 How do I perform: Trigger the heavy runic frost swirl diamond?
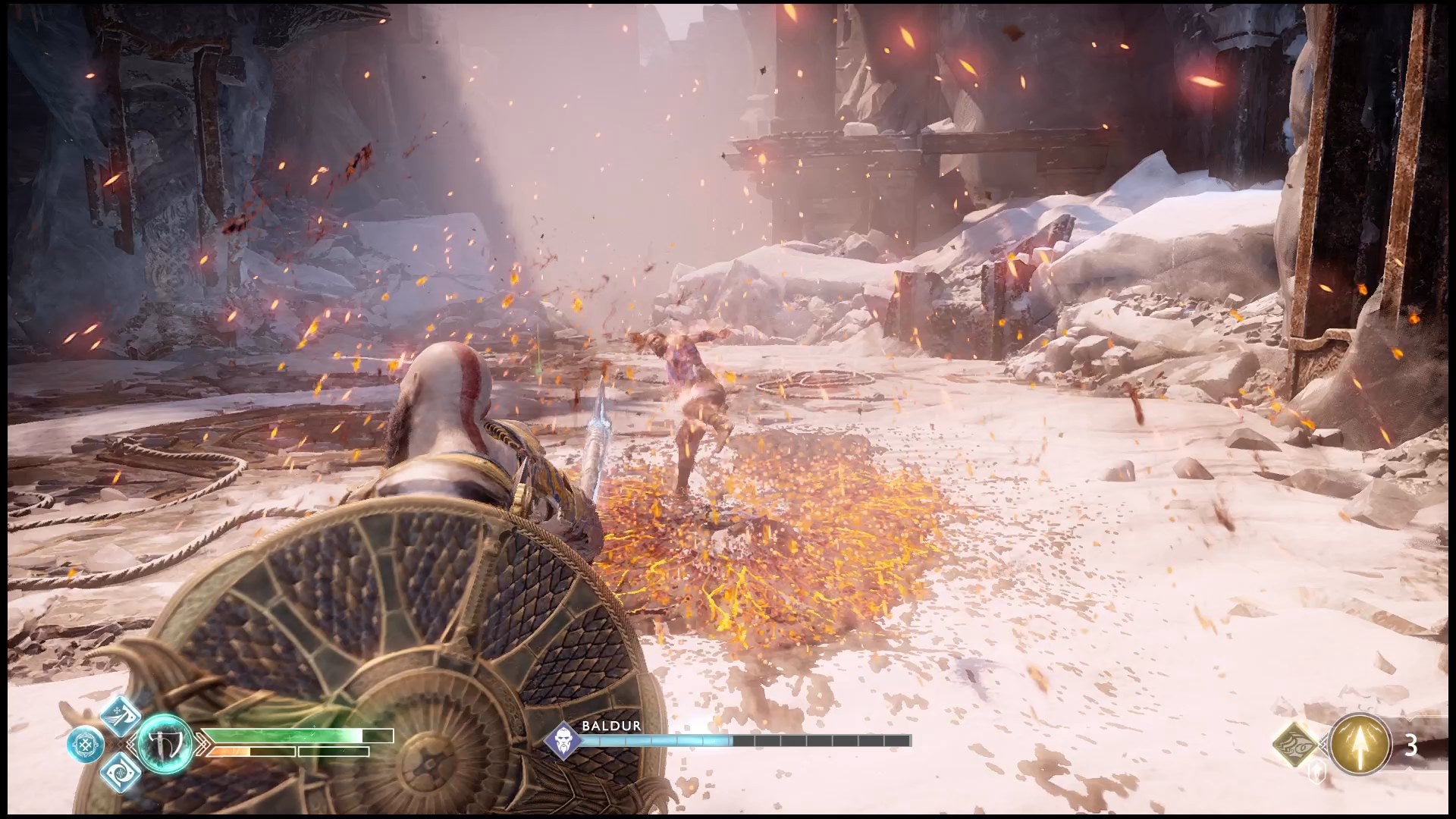(x=121, y=771)
